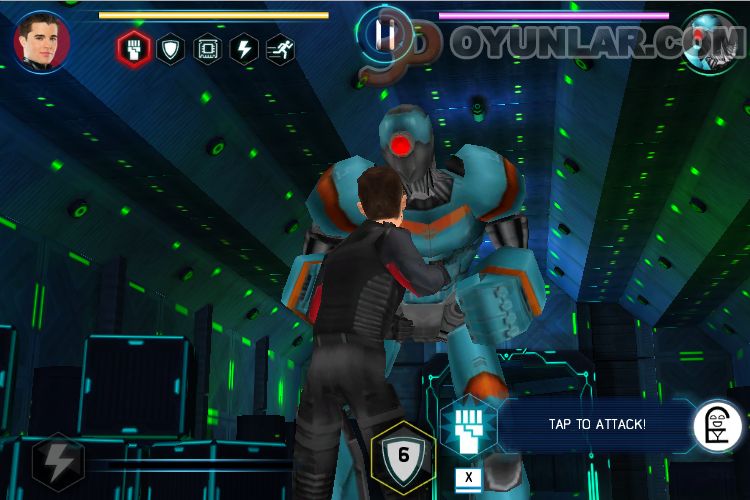The height and width of the screenshot is (500, 750).
Task: Select the red fist attack icon
Action: coord(134,49)
